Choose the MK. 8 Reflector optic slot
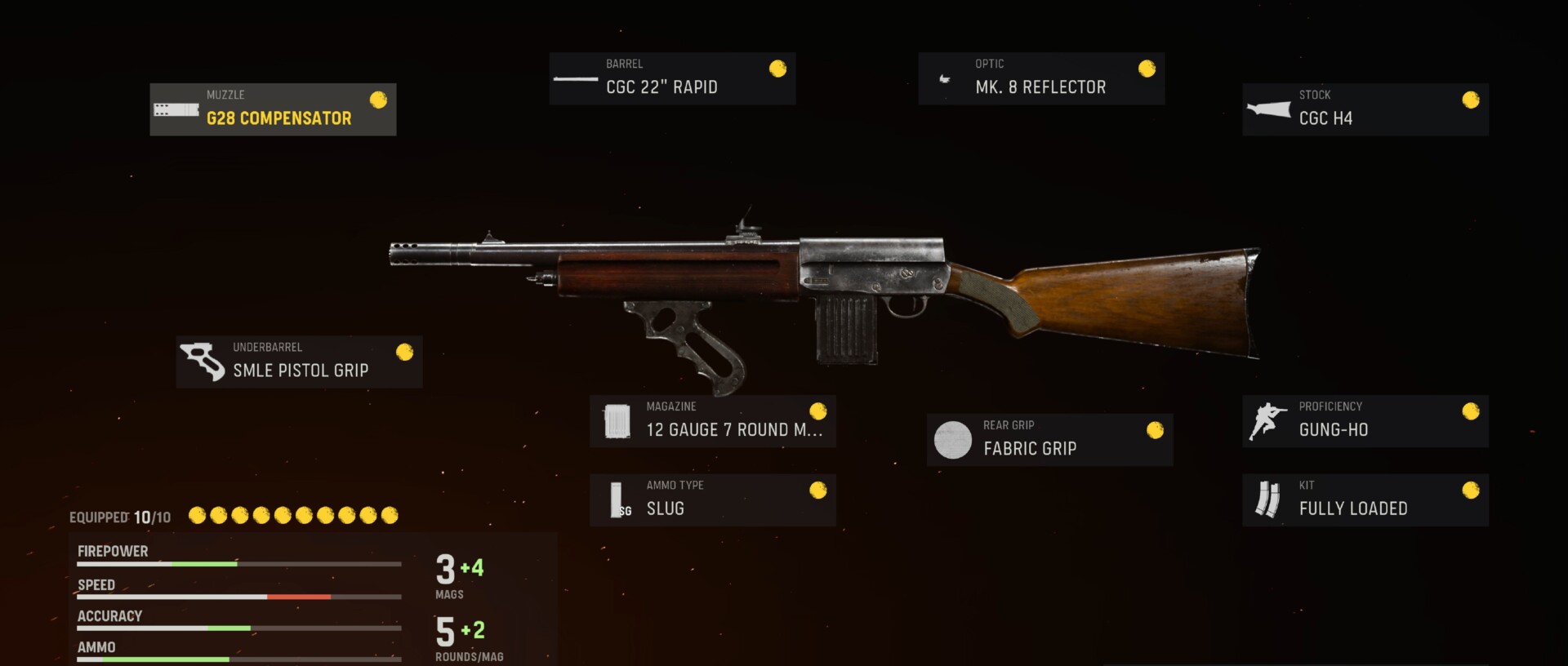This screenshot has width=1568, height=666. 1041,78
